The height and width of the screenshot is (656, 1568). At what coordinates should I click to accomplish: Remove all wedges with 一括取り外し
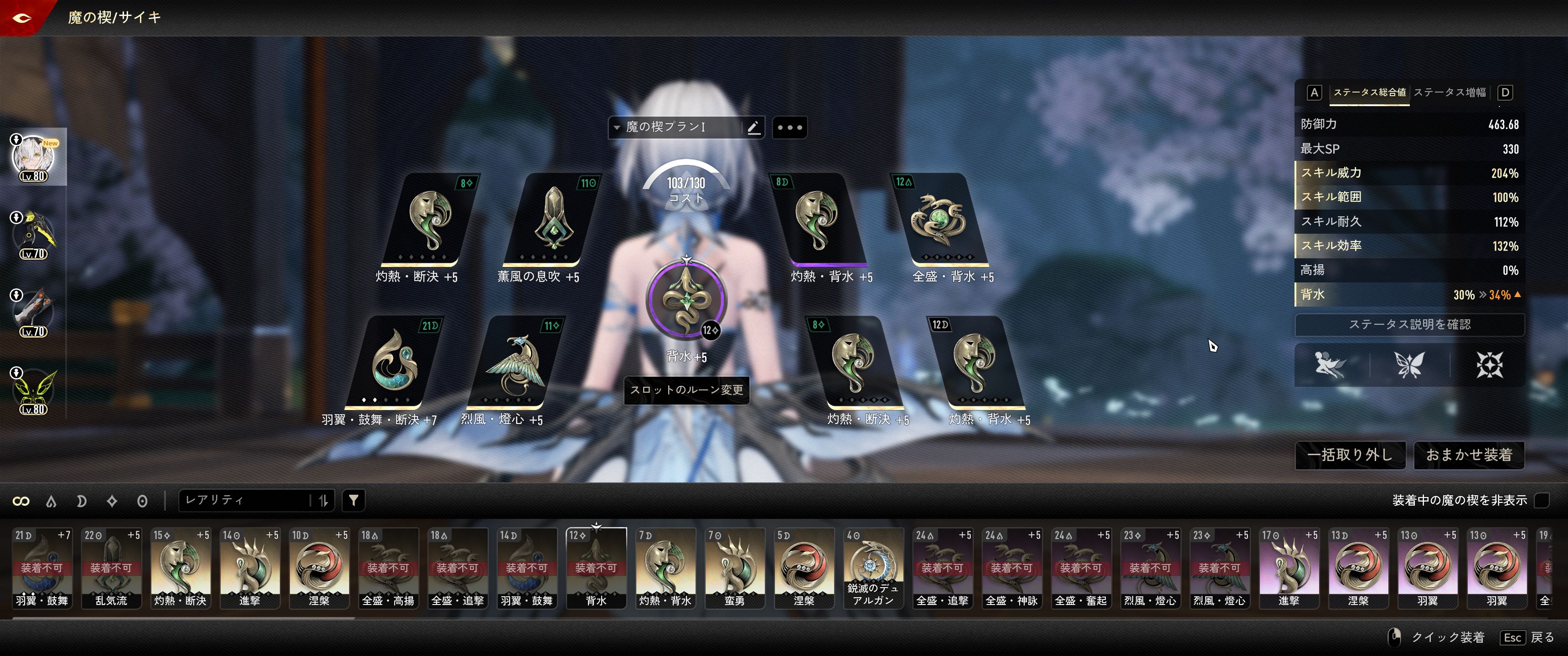pos(1350,455)
